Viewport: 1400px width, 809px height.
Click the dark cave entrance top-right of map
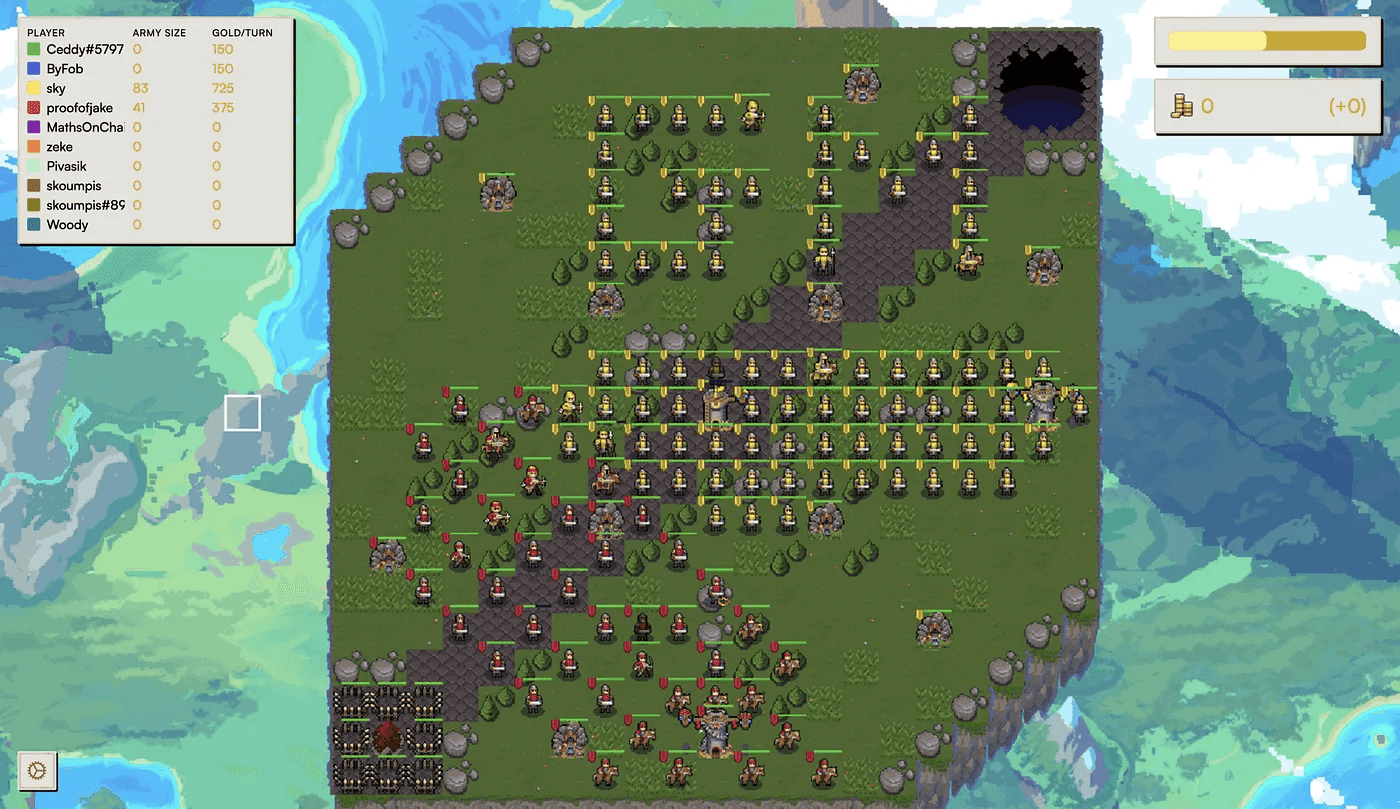[x=1043, y=71]
